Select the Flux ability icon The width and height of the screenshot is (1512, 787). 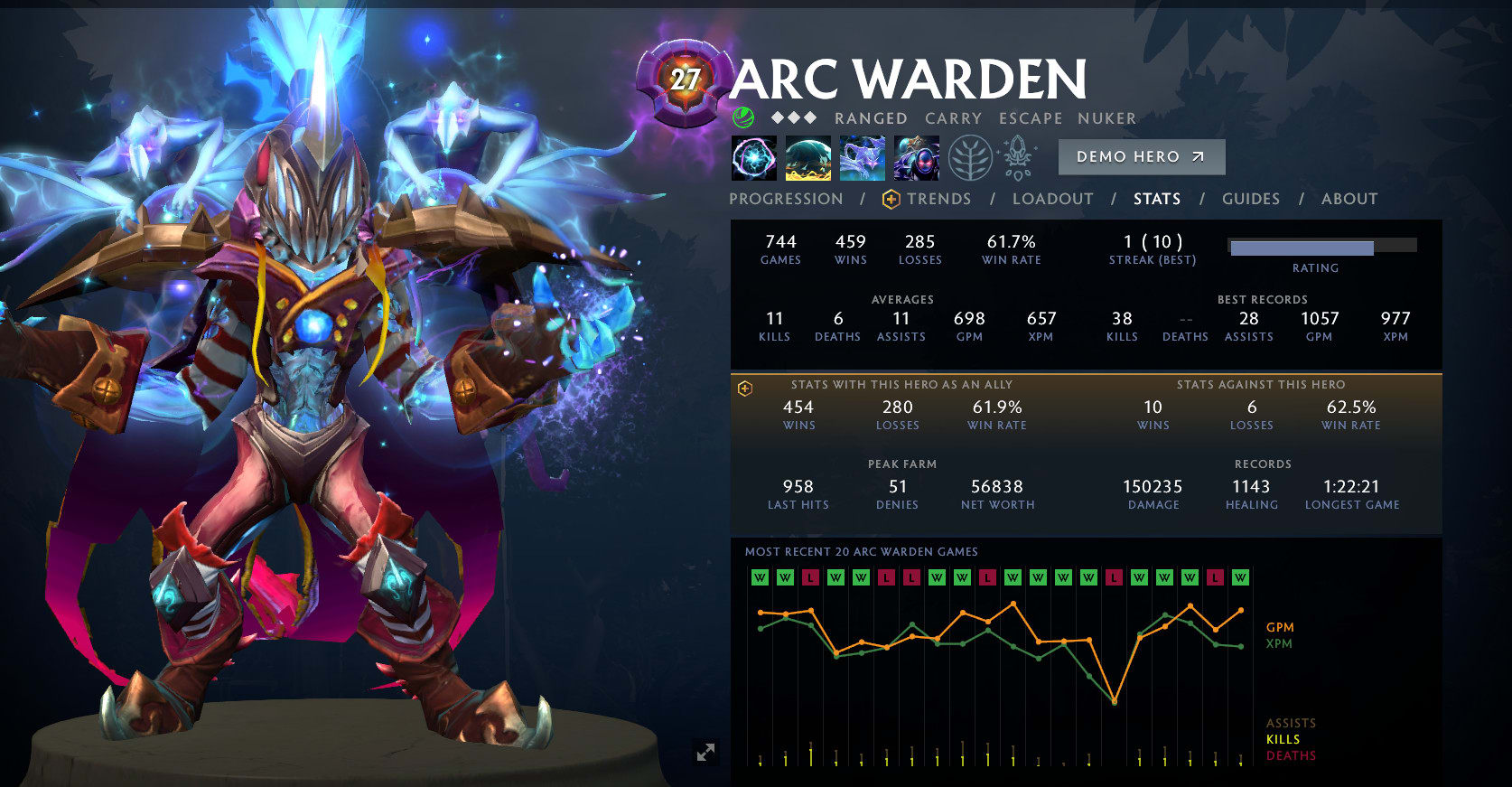(x=753, y=158)
